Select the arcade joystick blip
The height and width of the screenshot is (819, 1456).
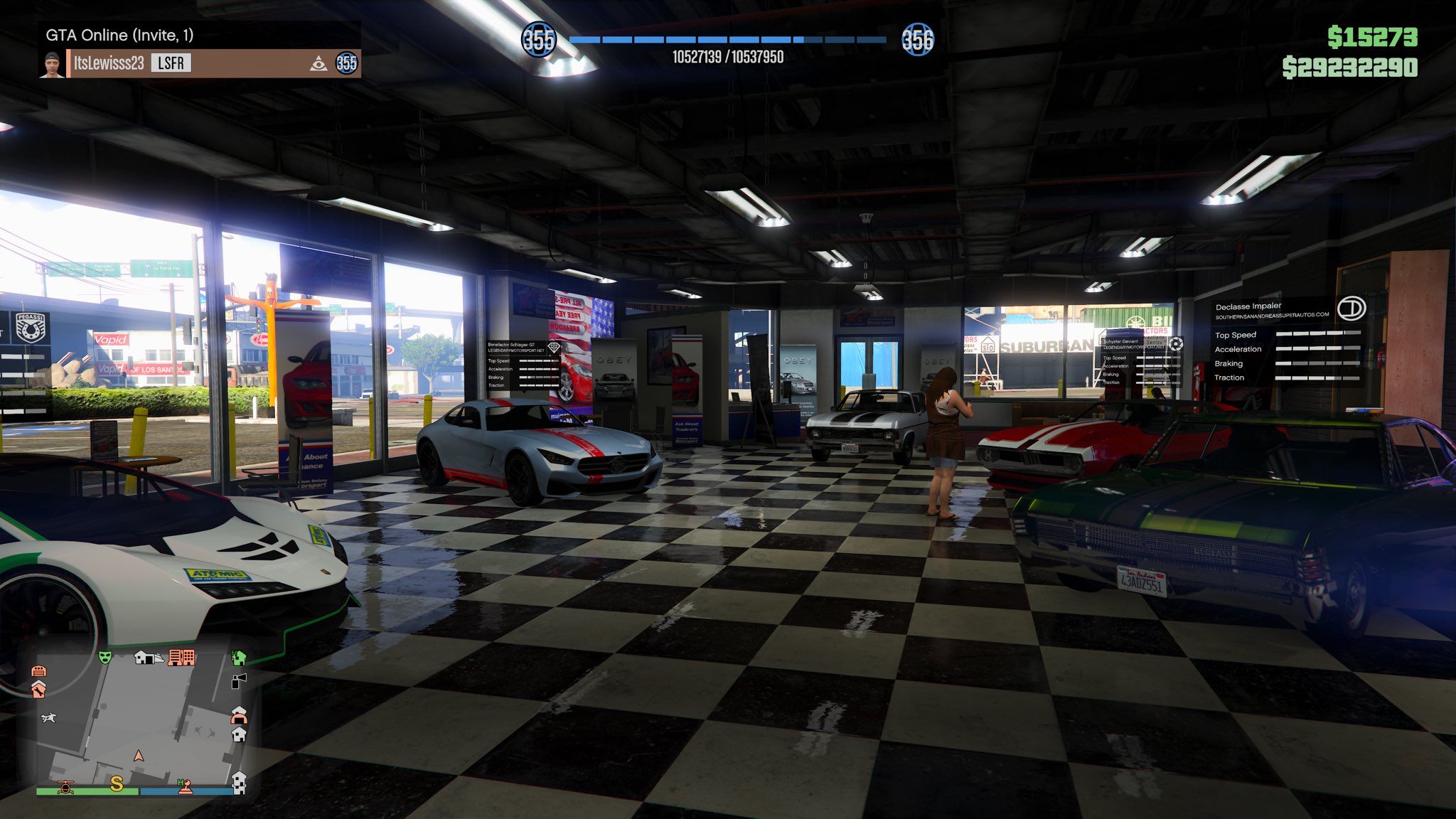point(185,786)
